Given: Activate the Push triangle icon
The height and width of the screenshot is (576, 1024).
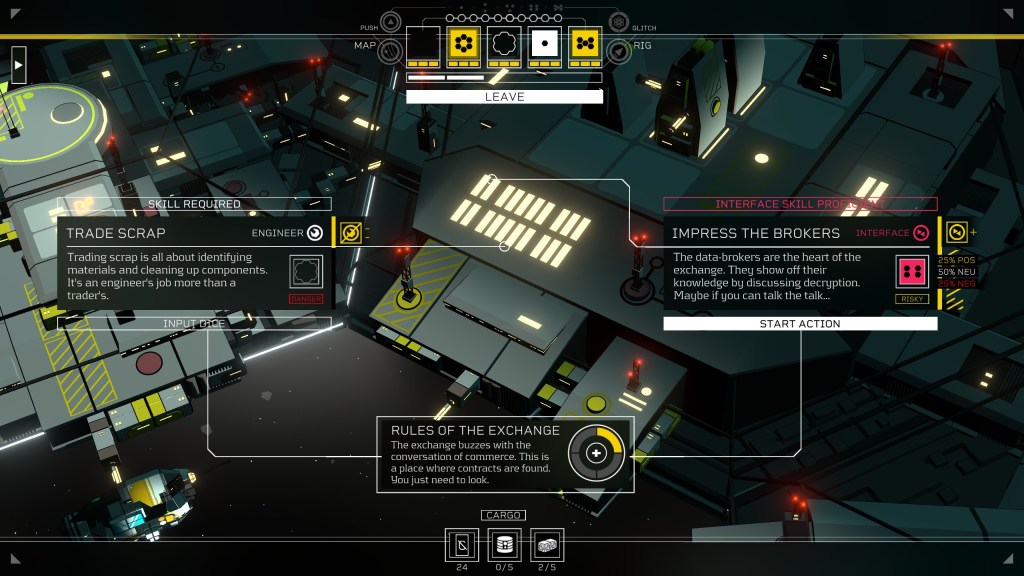Looking at the screenshot, I should [391, 21].
